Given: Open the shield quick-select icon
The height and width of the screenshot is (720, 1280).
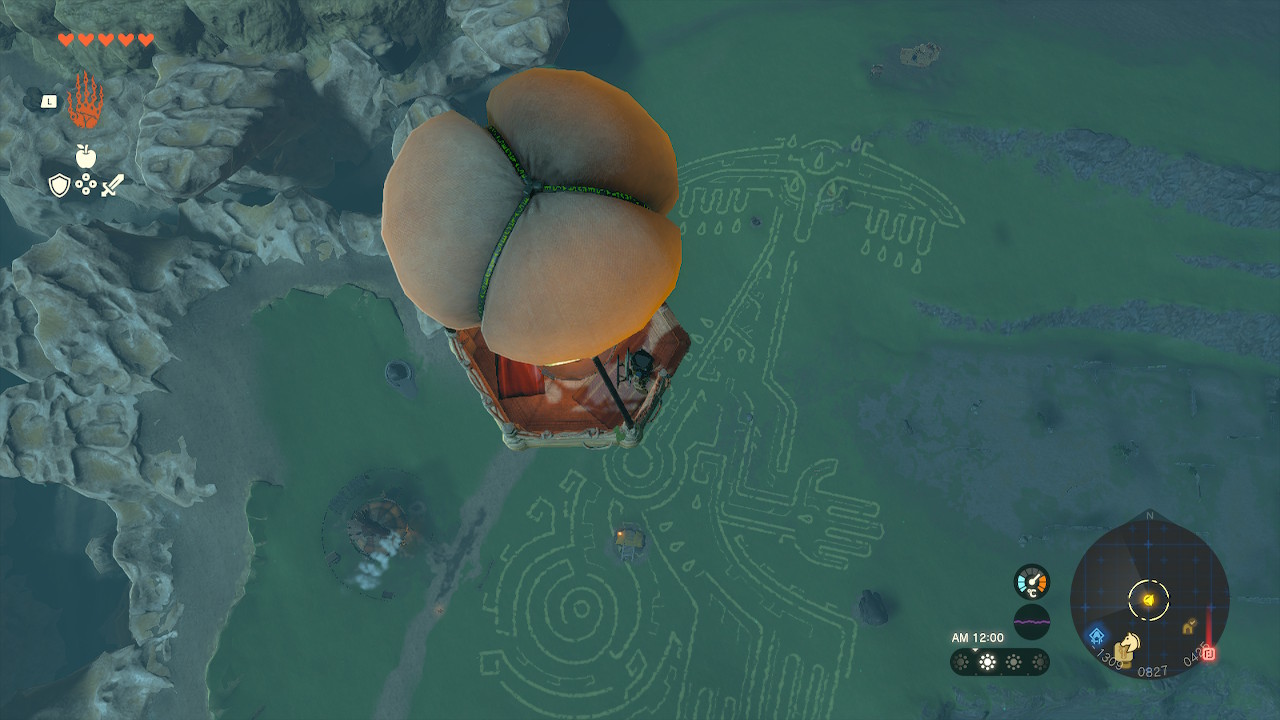Looking at the screenshot, I should coord(59,185).
